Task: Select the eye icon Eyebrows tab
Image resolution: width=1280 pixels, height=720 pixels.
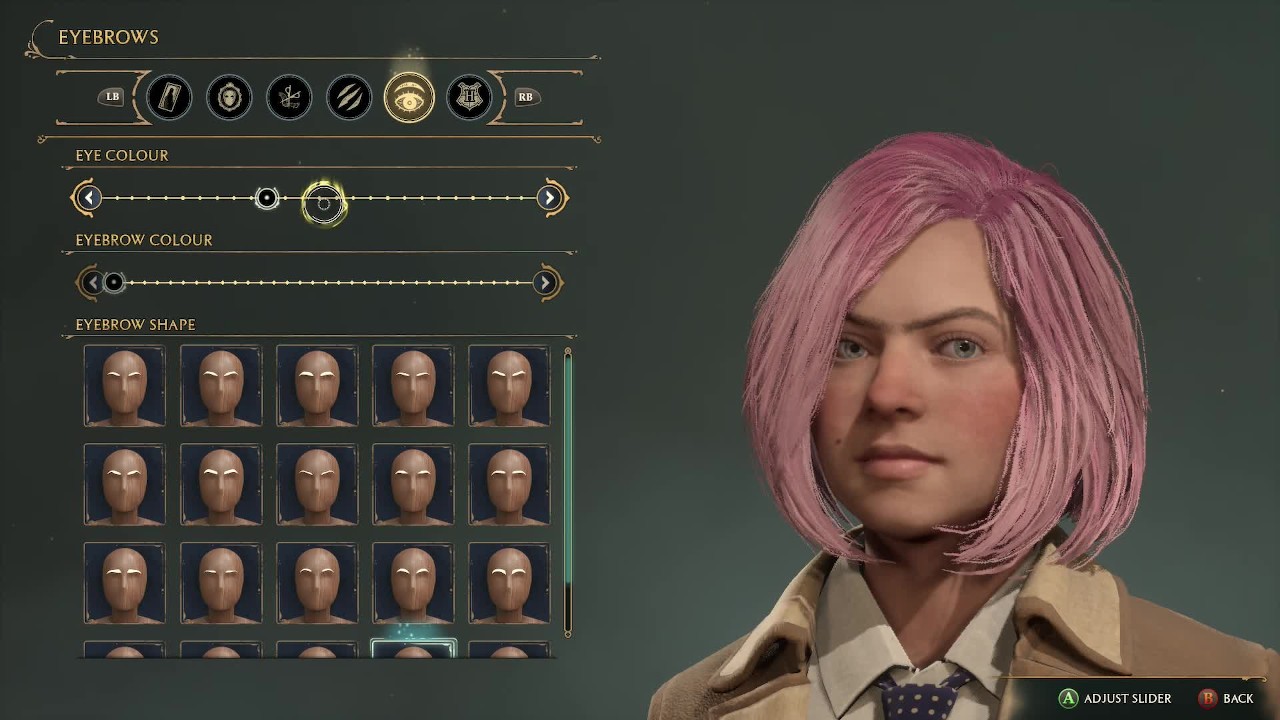Action: pos(409,97)
